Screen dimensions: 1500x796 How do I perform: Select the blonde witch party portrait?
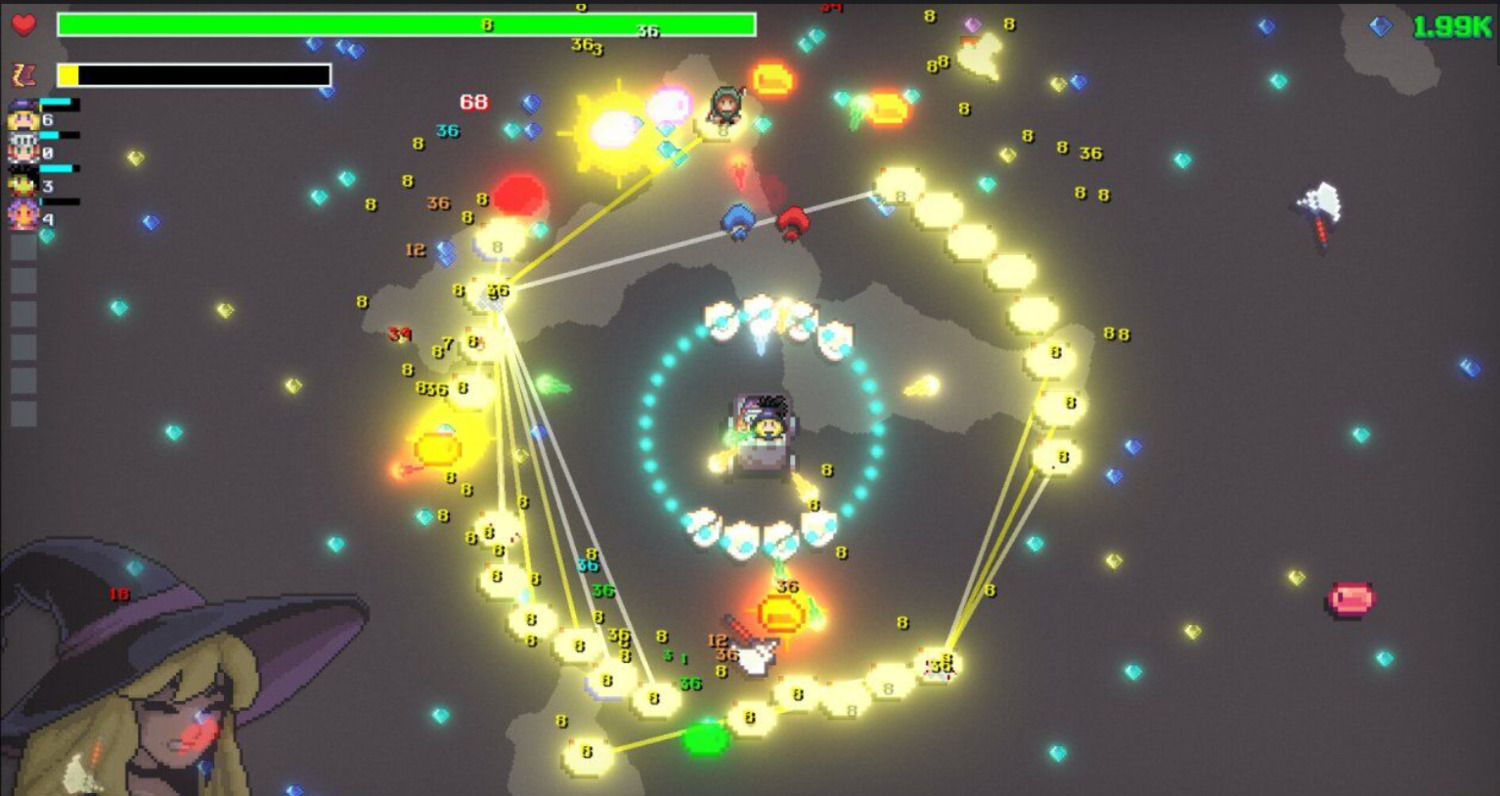pos(23,116)
